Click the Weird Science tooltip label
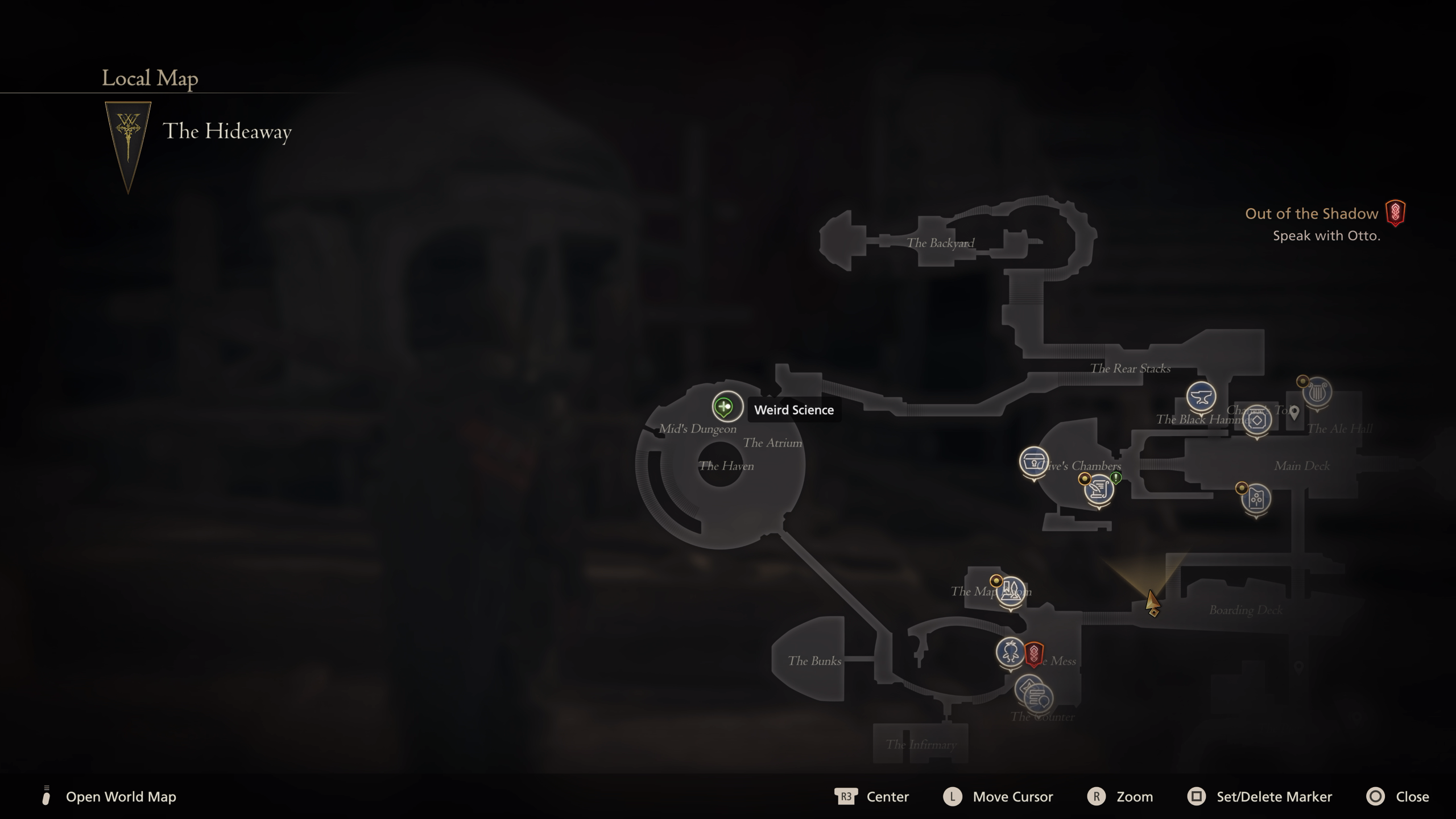 [x=794, y=409]
